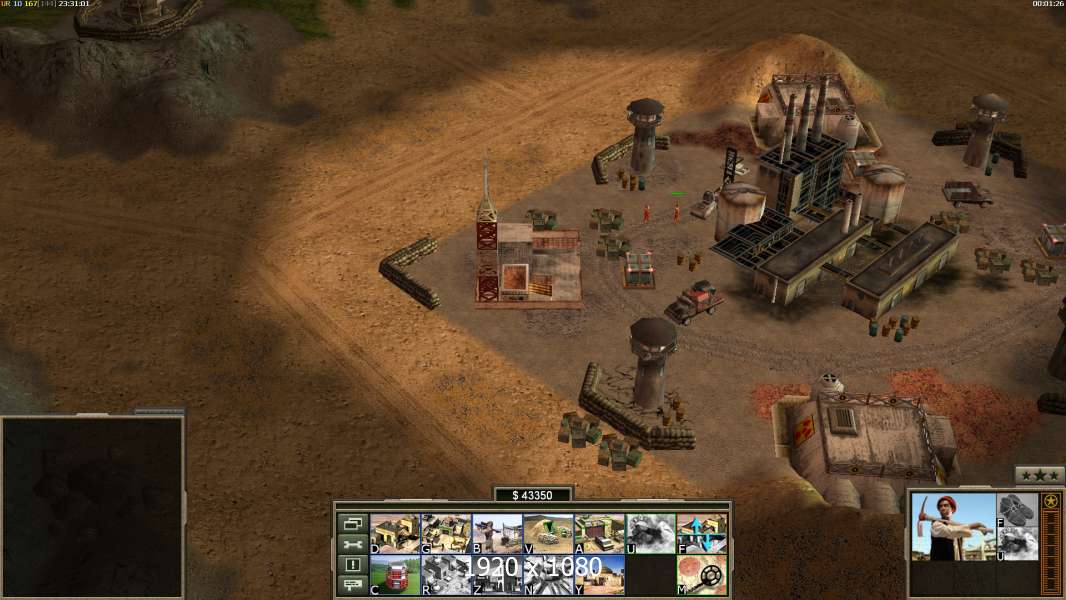Image resolution: width=1066 pixels, height=600 pixels.
Task: Select the build icon labeled D
Action: coord(394,534)
